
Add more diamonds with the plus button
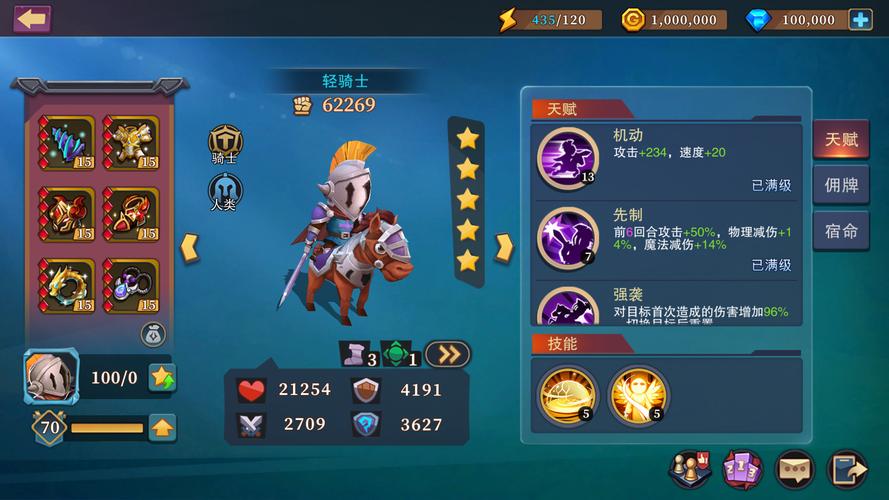point(860,19)
